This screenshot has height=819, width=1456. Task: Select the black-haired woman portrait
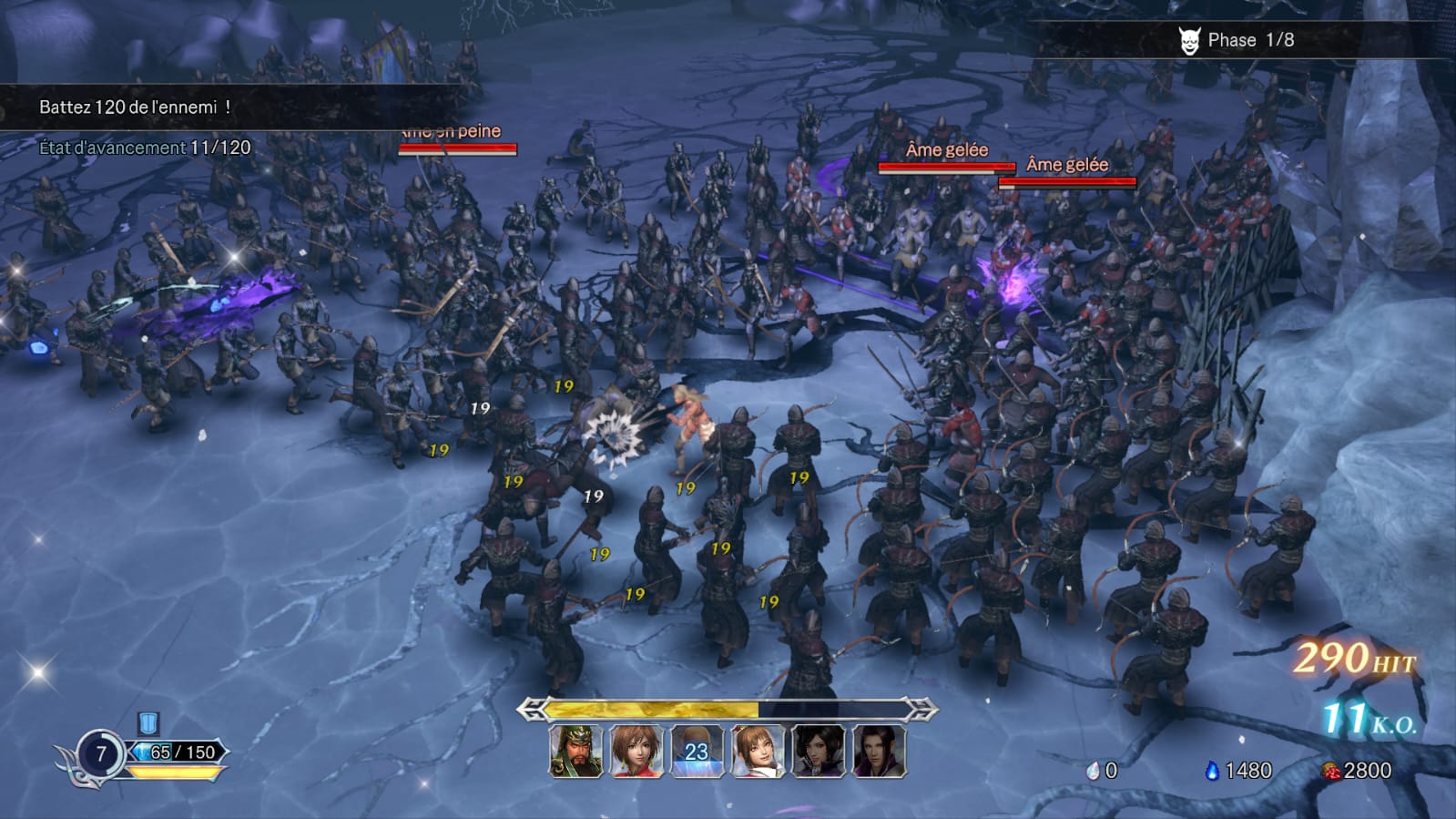pyautogui.click(x=818, y=752)
